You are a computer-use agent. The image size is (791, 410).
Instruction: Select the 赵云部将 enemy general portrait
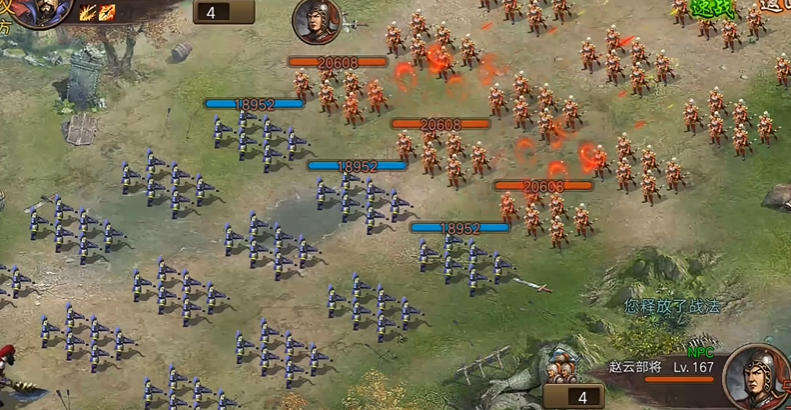(x=756, y=376)
